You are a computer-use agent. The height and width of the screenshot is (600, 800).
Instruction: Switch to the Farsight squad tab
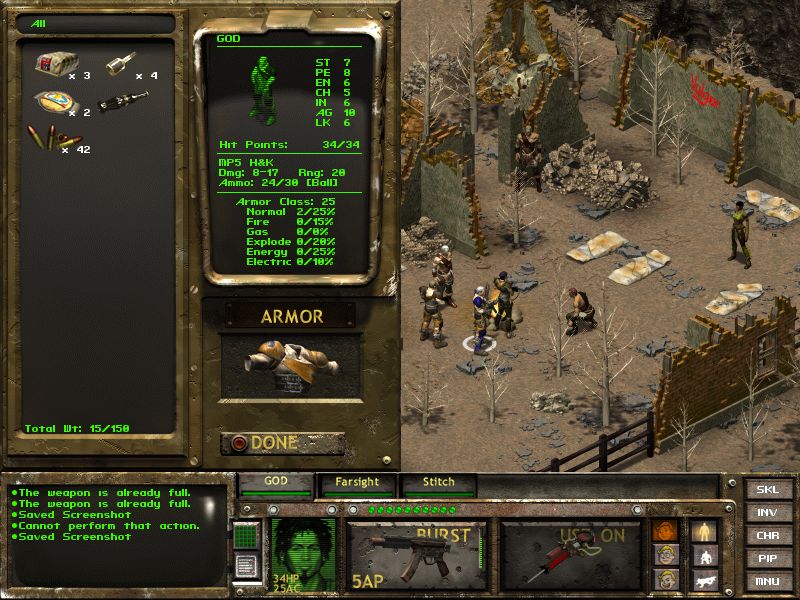pos(357,483)
